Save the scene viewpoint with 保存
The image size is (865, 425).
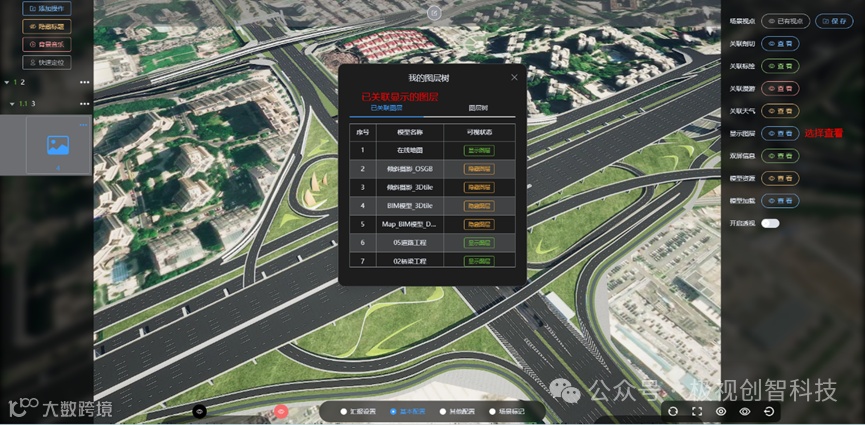(834, 20)
